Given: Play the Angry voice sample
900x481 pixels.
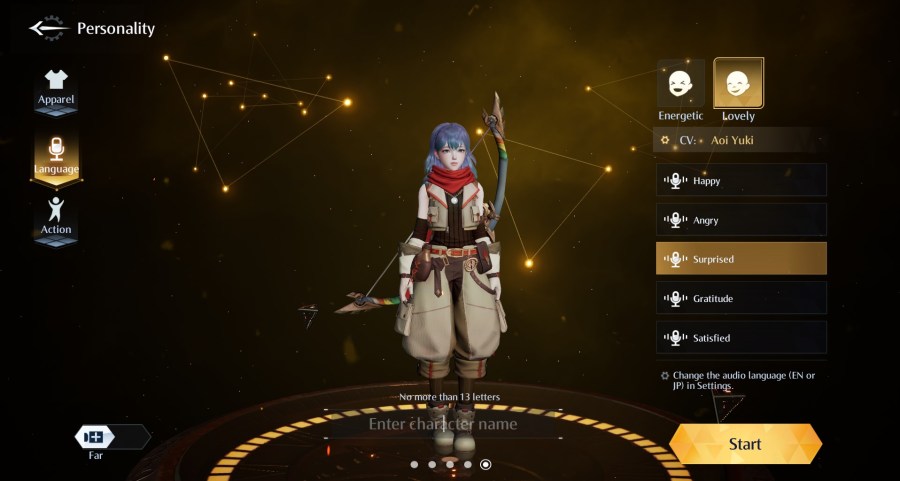Looking at the screenshot, I should click(x=741, y=220).
